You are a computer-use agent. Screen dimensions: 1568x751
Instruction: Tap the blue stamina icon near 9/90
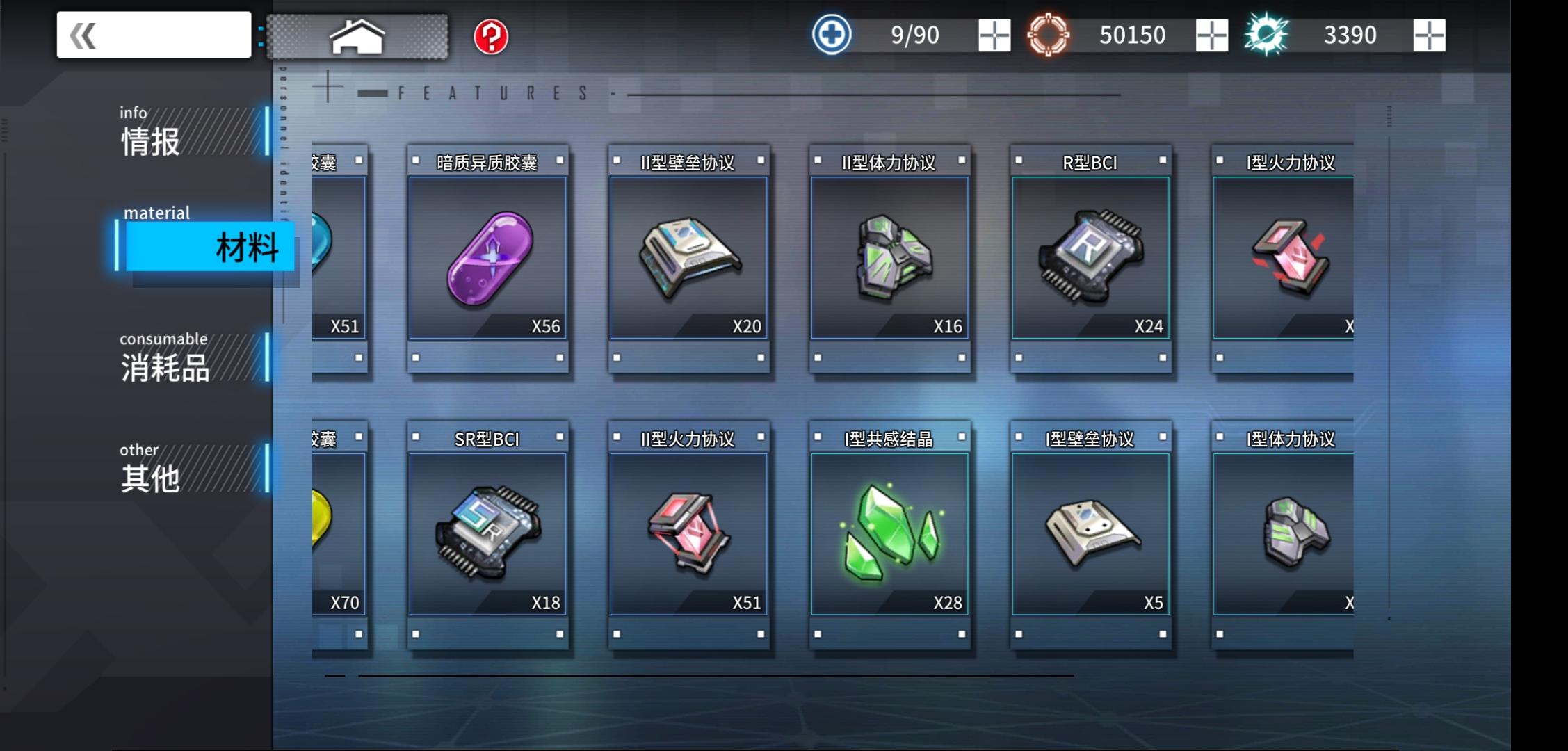[x=831, y=34]
